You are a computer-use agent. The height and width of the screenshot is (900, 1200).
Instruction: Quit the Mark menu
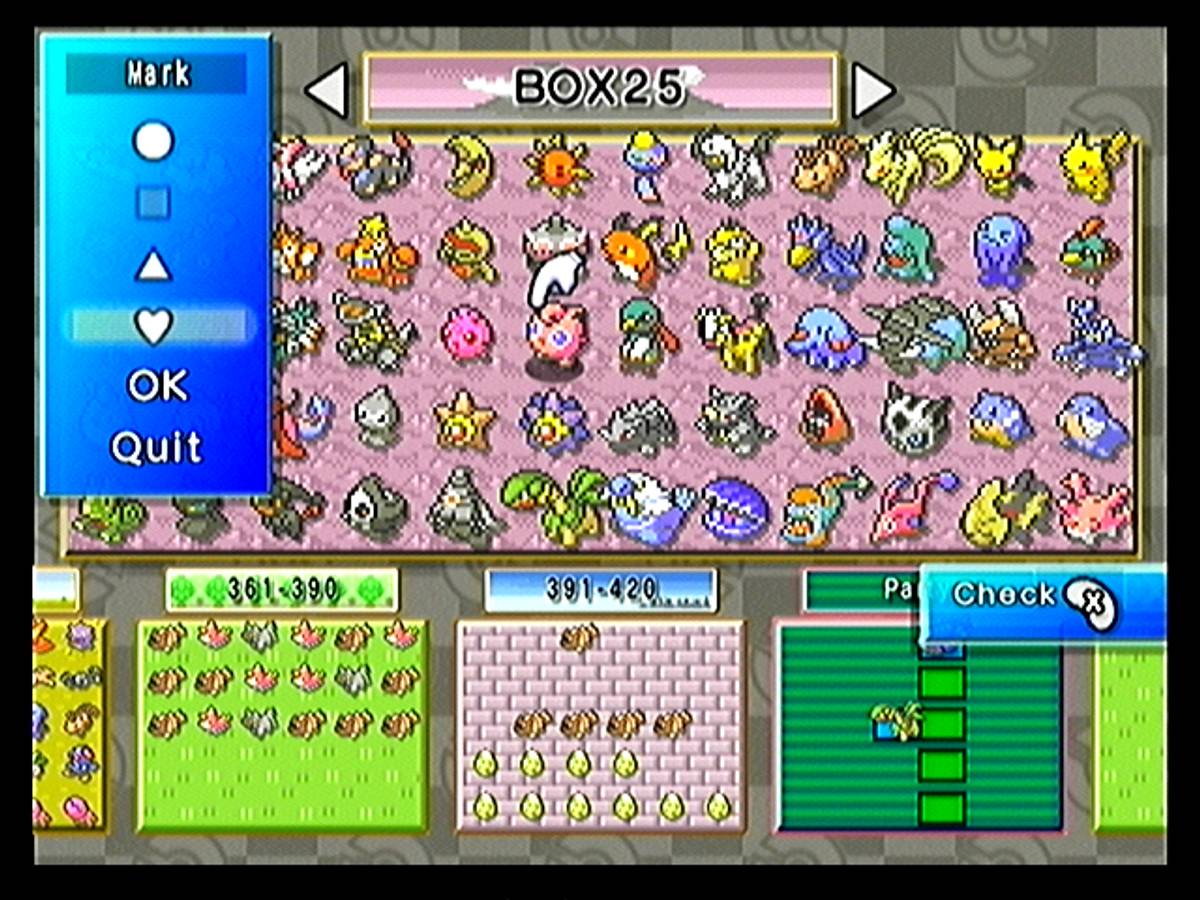point(156,447)
